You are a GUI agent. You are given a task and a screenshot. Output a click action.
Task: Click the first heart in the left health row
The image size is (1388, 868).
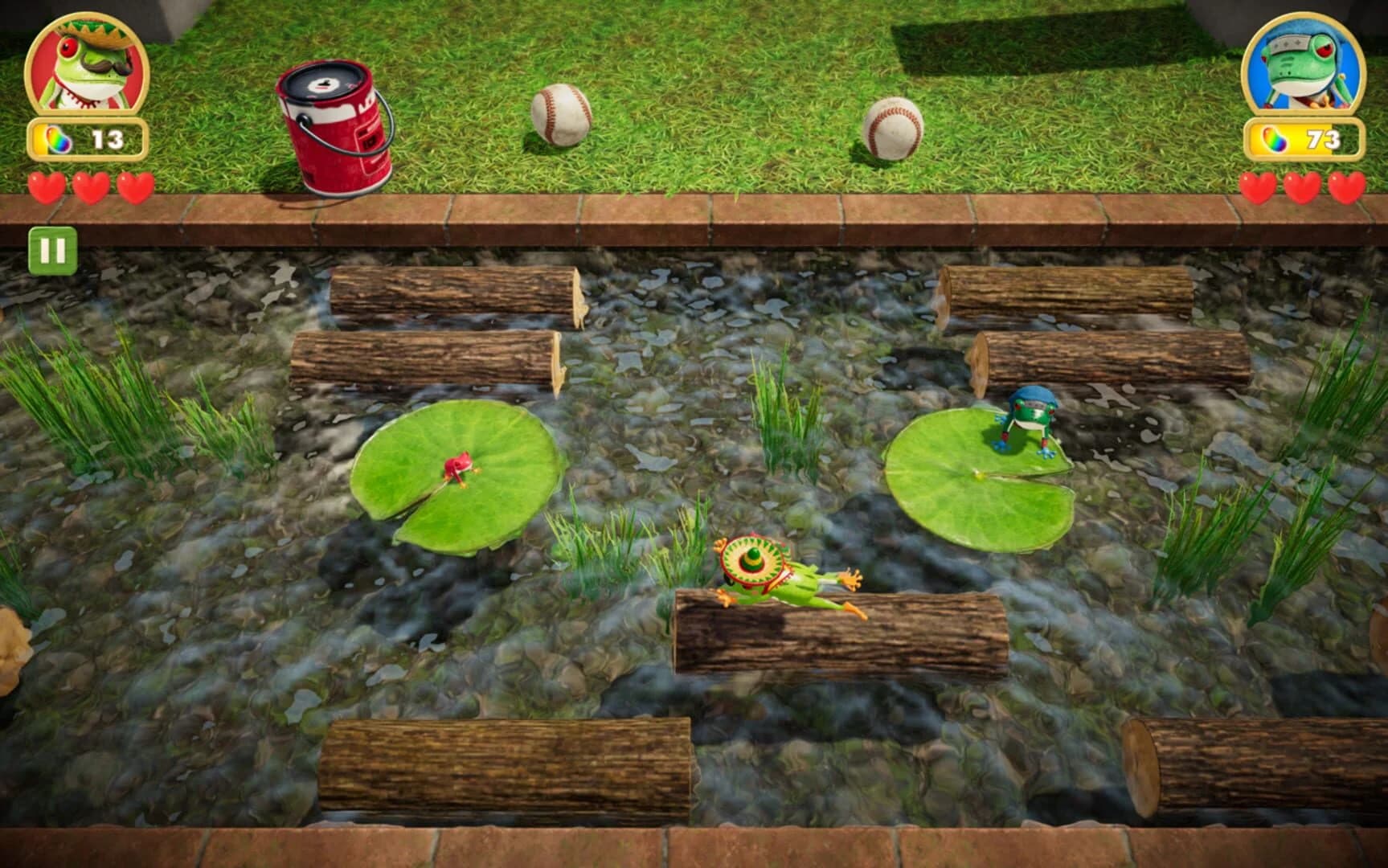pyautogui.click(x=47, y=188)
